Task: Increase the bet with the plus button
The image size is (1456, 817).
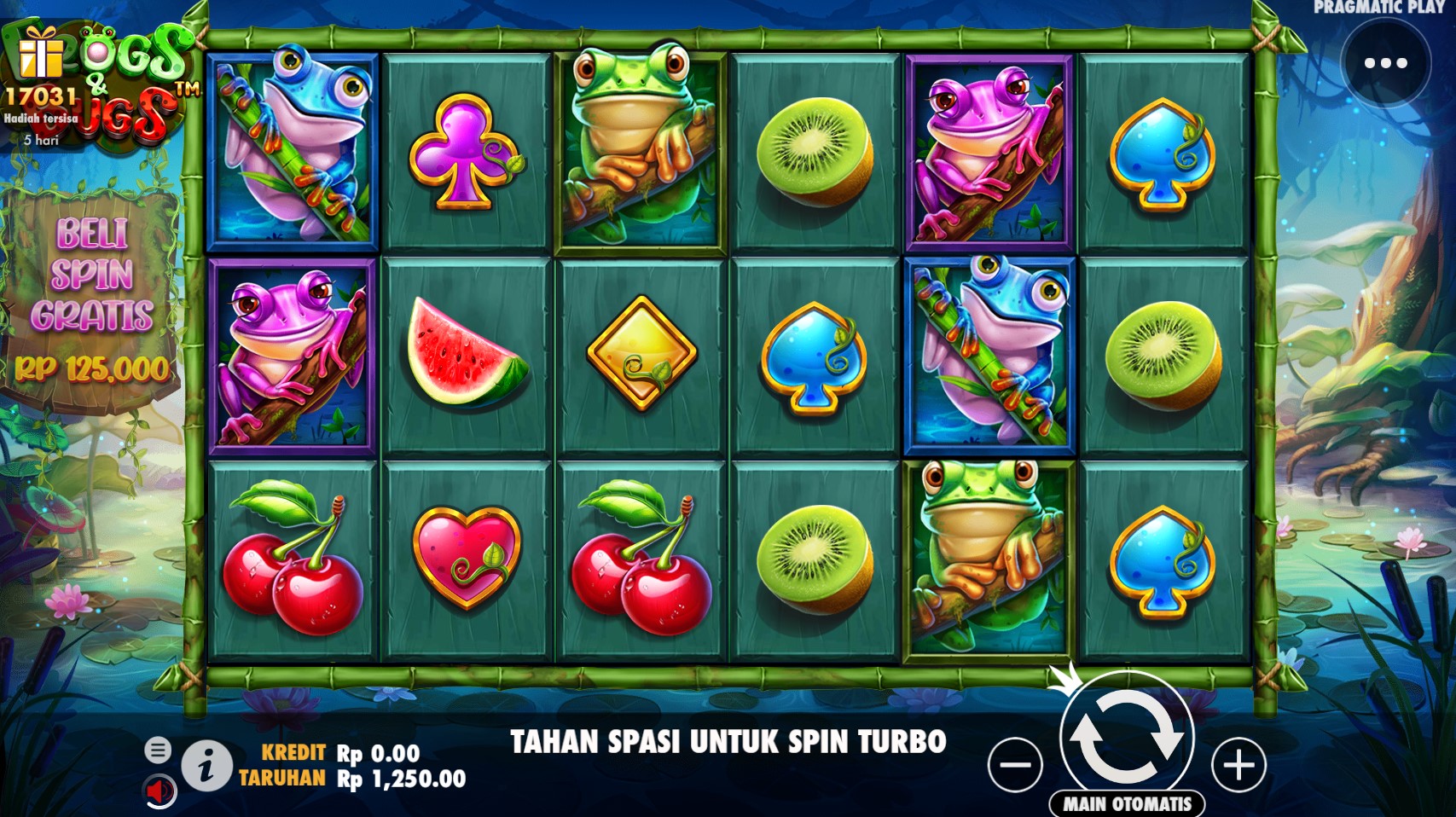Action: tap(1238, 765)
